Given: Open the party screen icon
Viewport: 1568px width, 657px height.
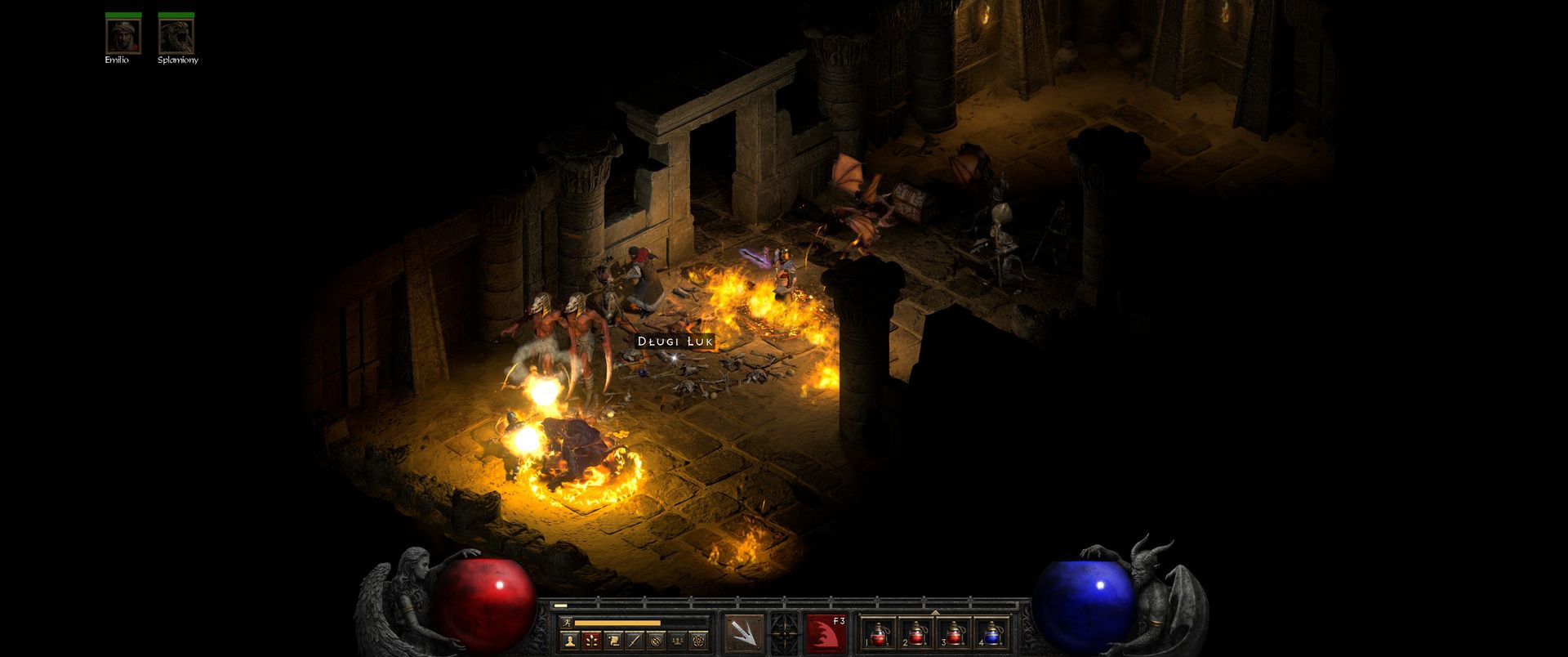Looking at the screenshot, I should (x=676, y=641).
